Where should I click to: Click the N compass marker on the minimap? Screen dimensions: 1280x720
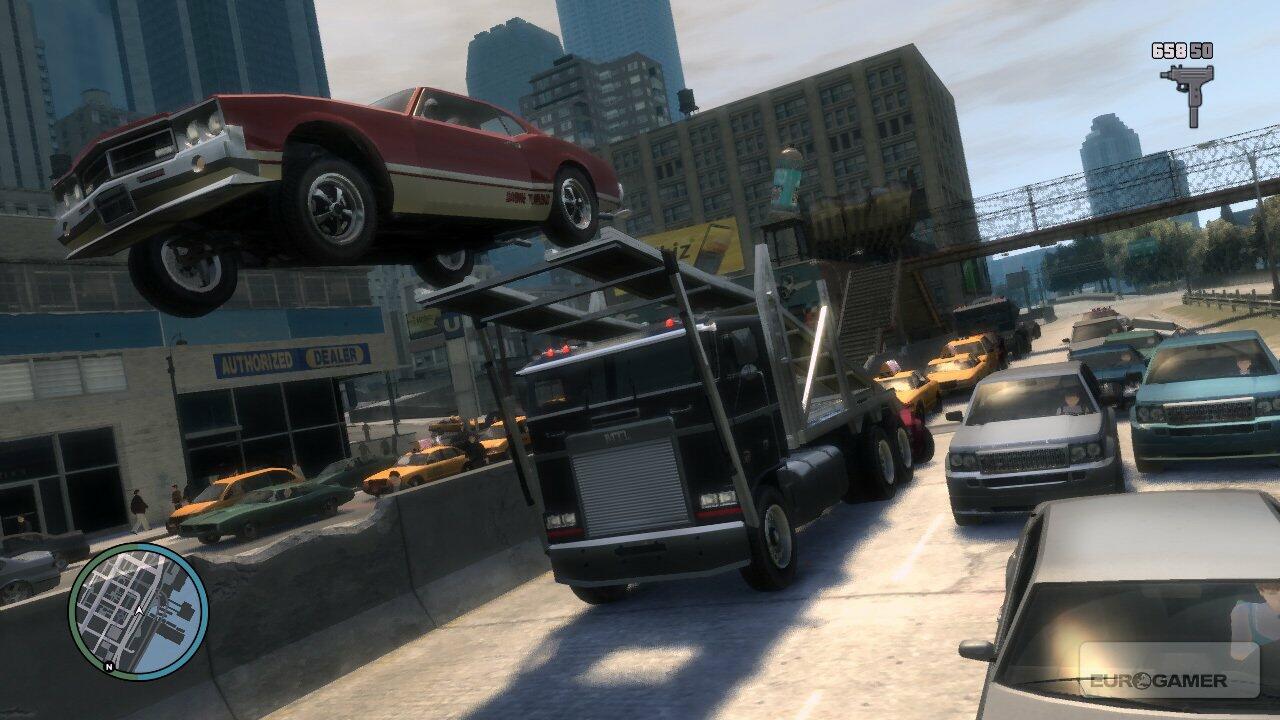[x=108, y=664]
